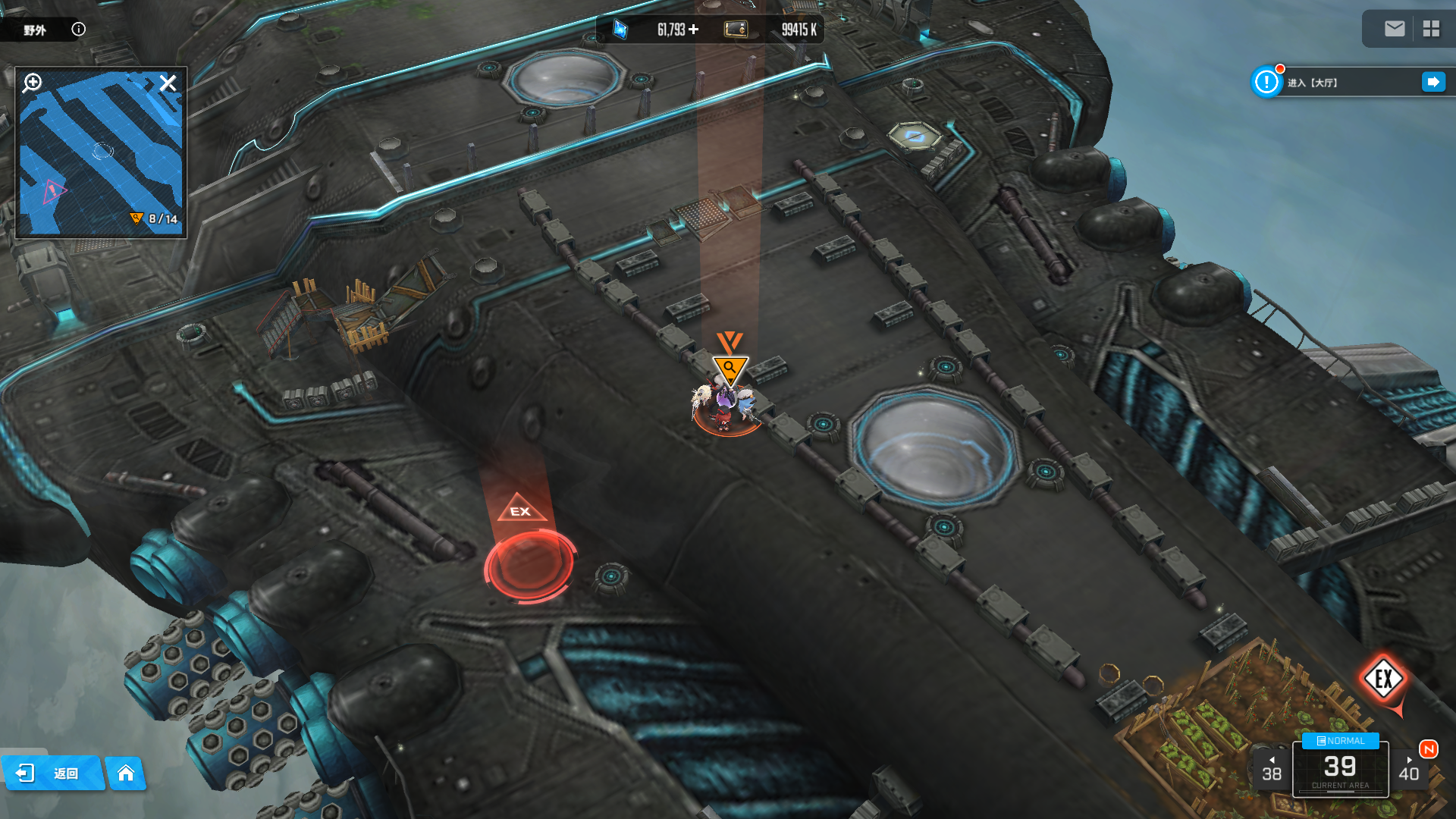Open the info icon next to 野外
The height and width of the screenshot is (819, 1456).
[x=78, y=29]
